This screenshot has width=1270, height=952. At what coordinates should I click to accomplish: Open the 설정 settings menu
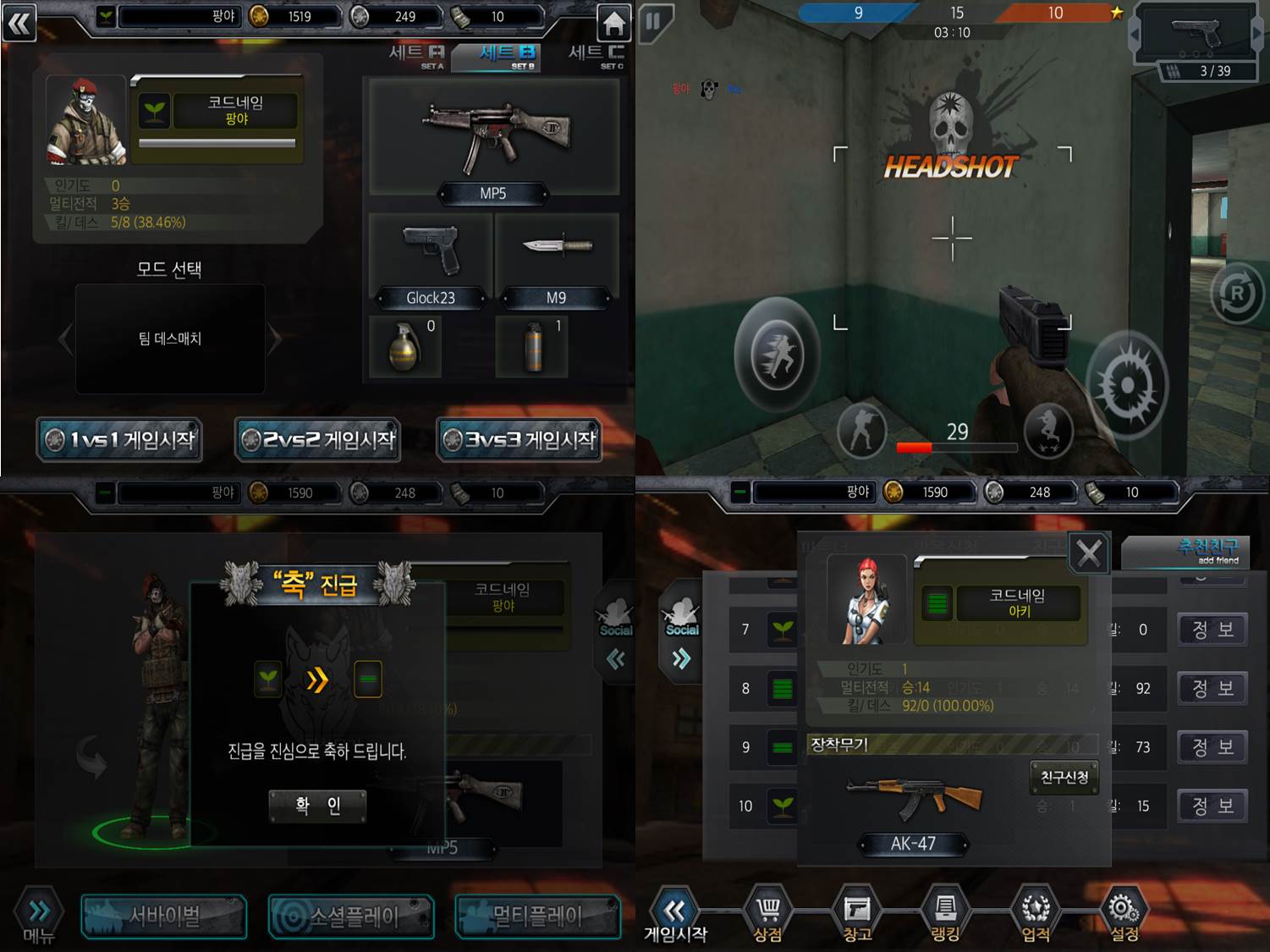tap(1124, 916)
